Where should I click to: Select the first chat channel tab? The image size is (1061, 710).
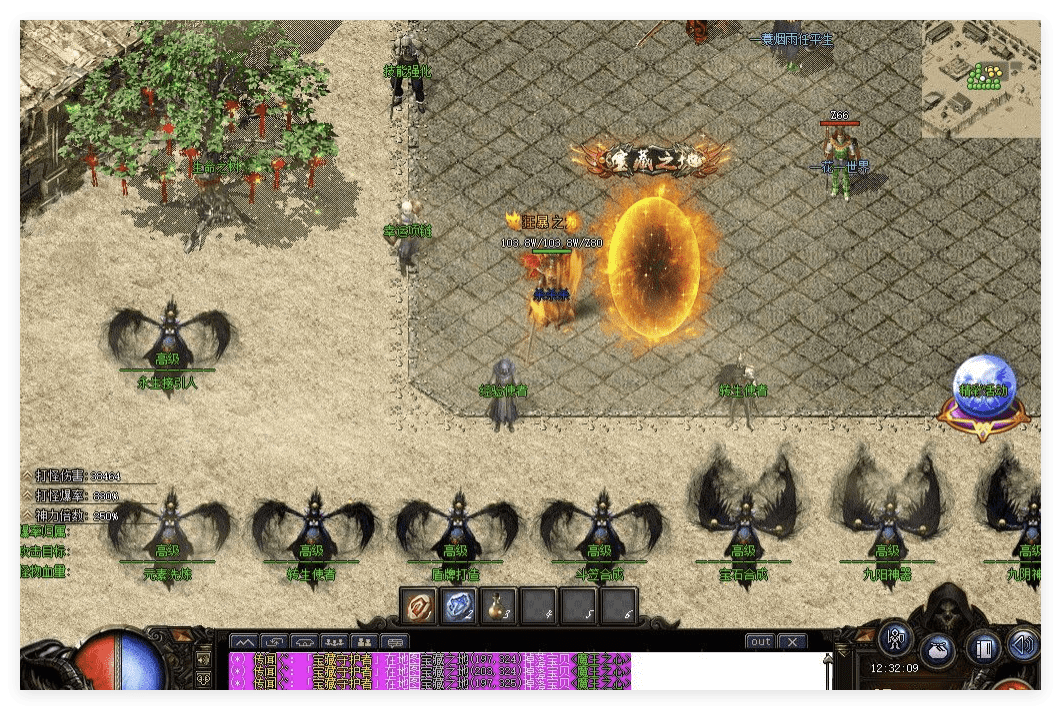pos(244,641)
